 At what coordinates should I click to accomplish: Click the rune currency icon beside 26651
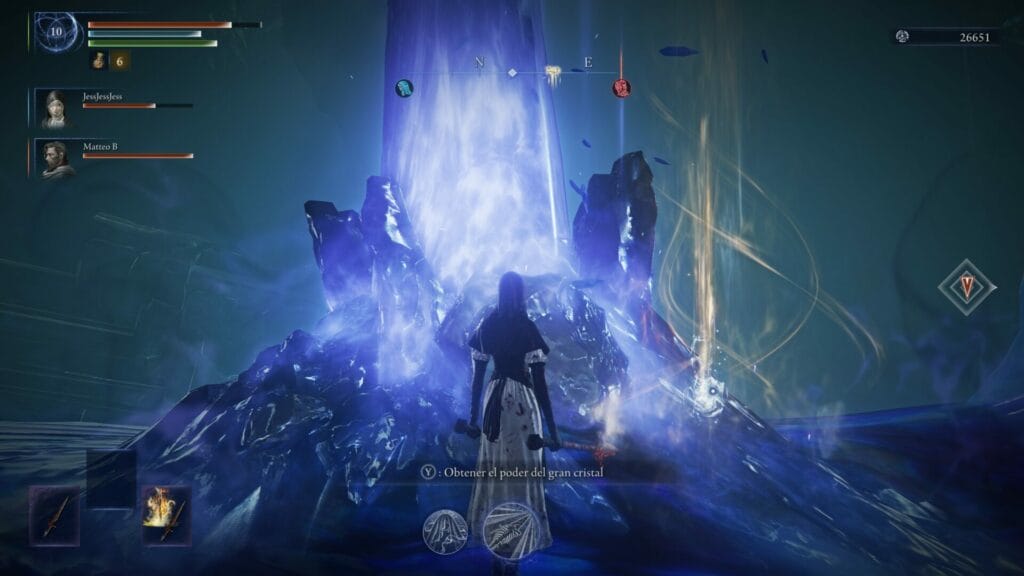(903, 37)
